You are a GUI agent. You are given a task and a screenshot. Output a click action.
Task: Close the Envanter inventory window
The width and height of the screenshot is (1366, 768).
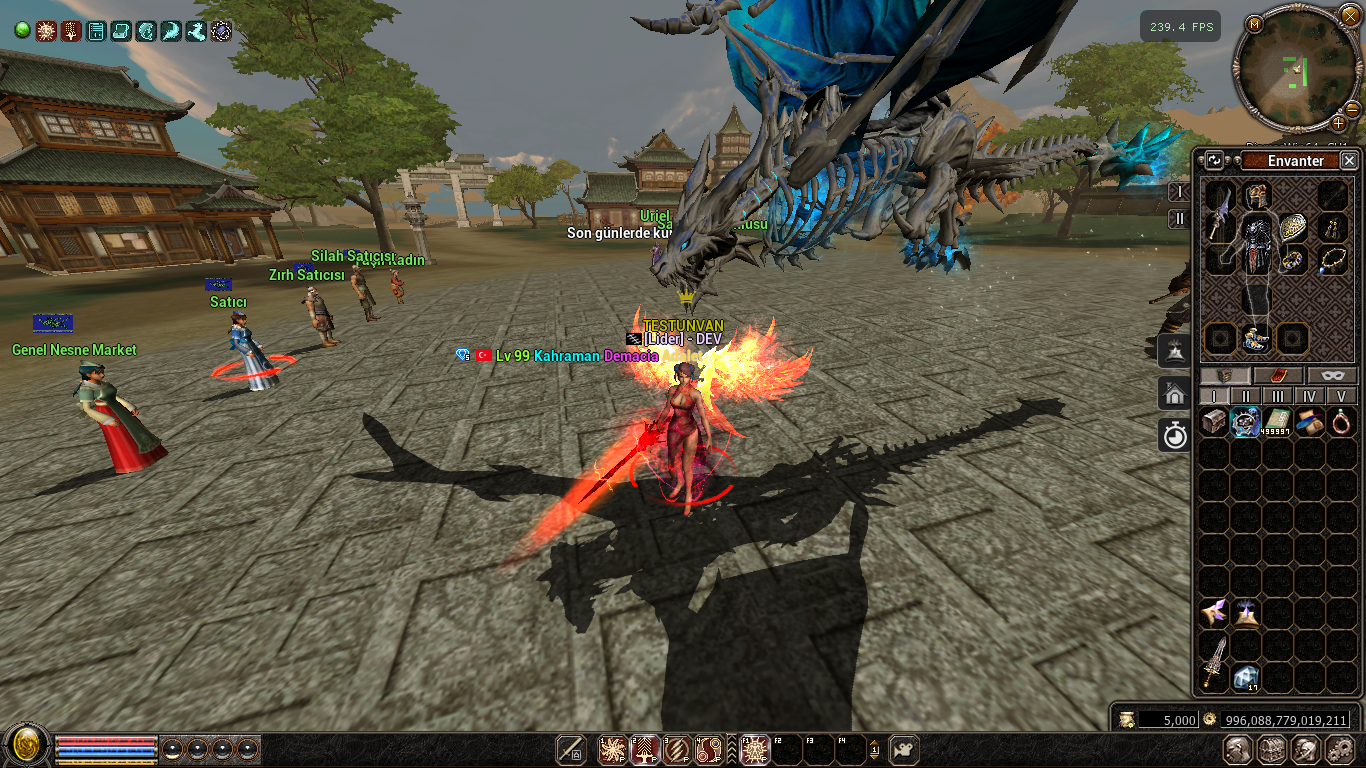tap(1349, 160)
